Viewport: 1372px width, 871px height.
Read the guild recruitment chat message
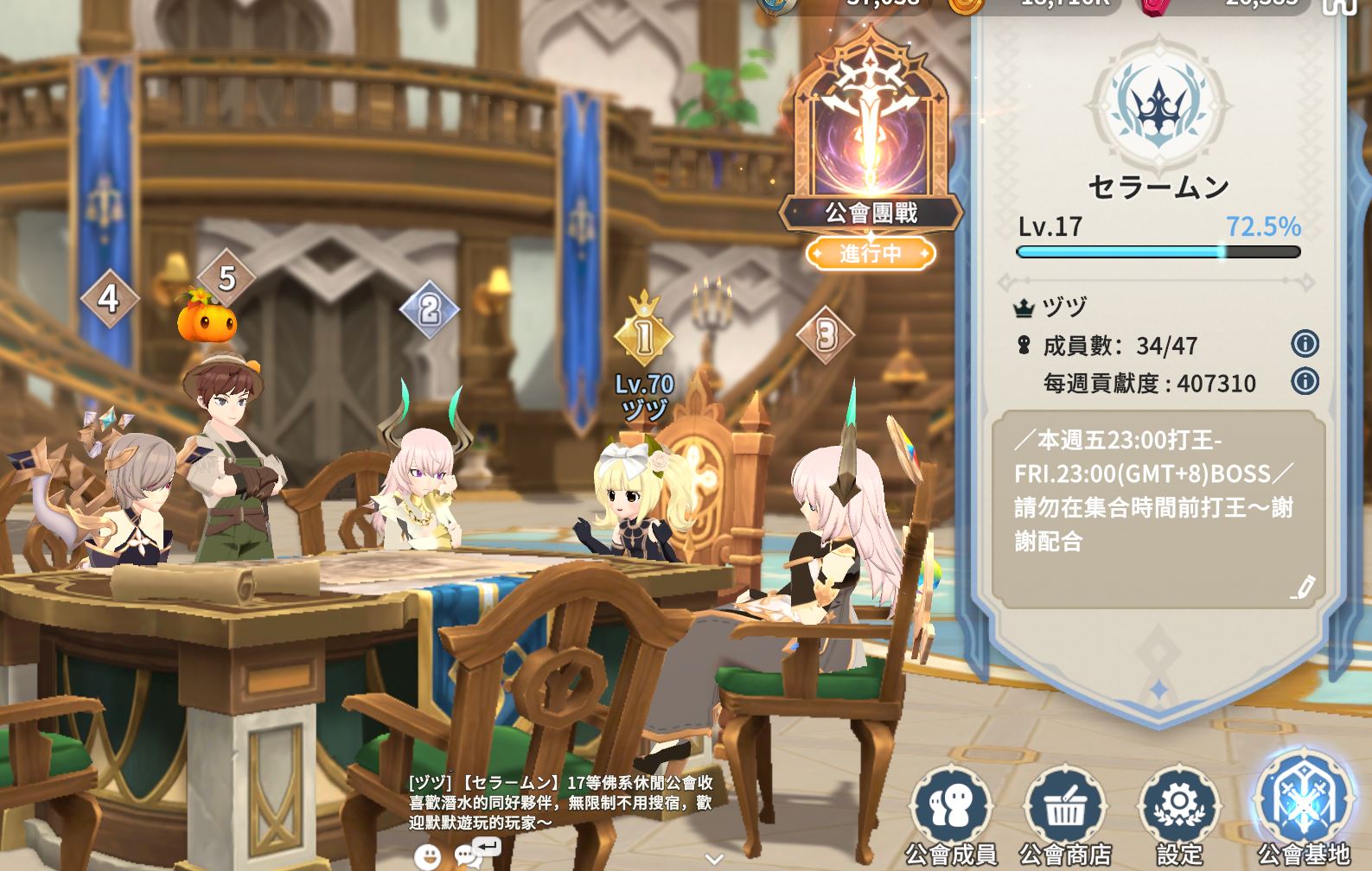561,802
